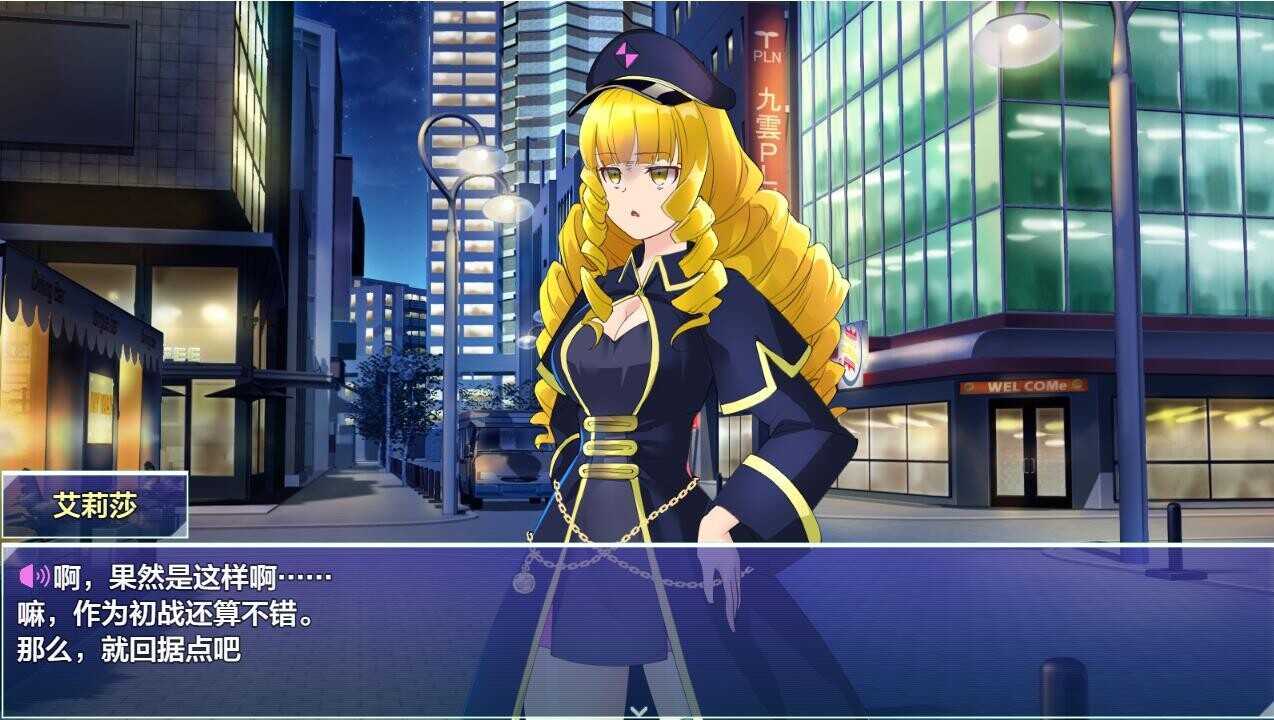Replay the voice line with the speaker icon
The height and width of the screenshot is (720, 1274).
(34, 576)
